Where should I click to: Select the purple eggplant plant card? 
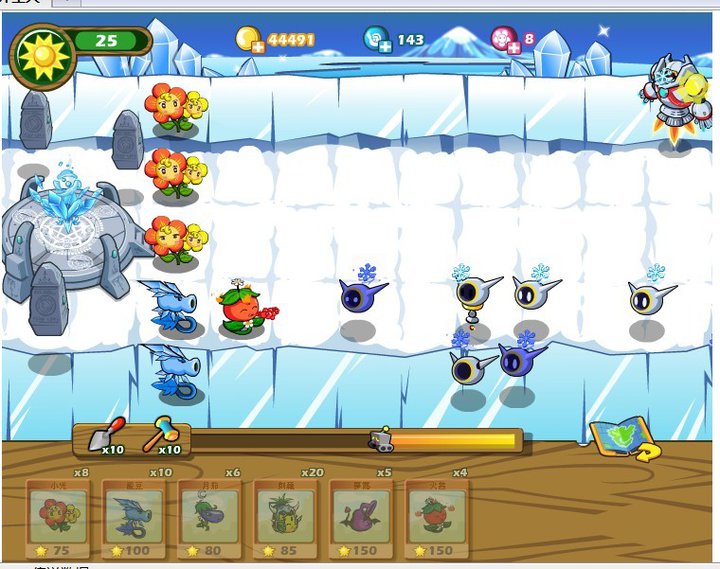(360, 517)
